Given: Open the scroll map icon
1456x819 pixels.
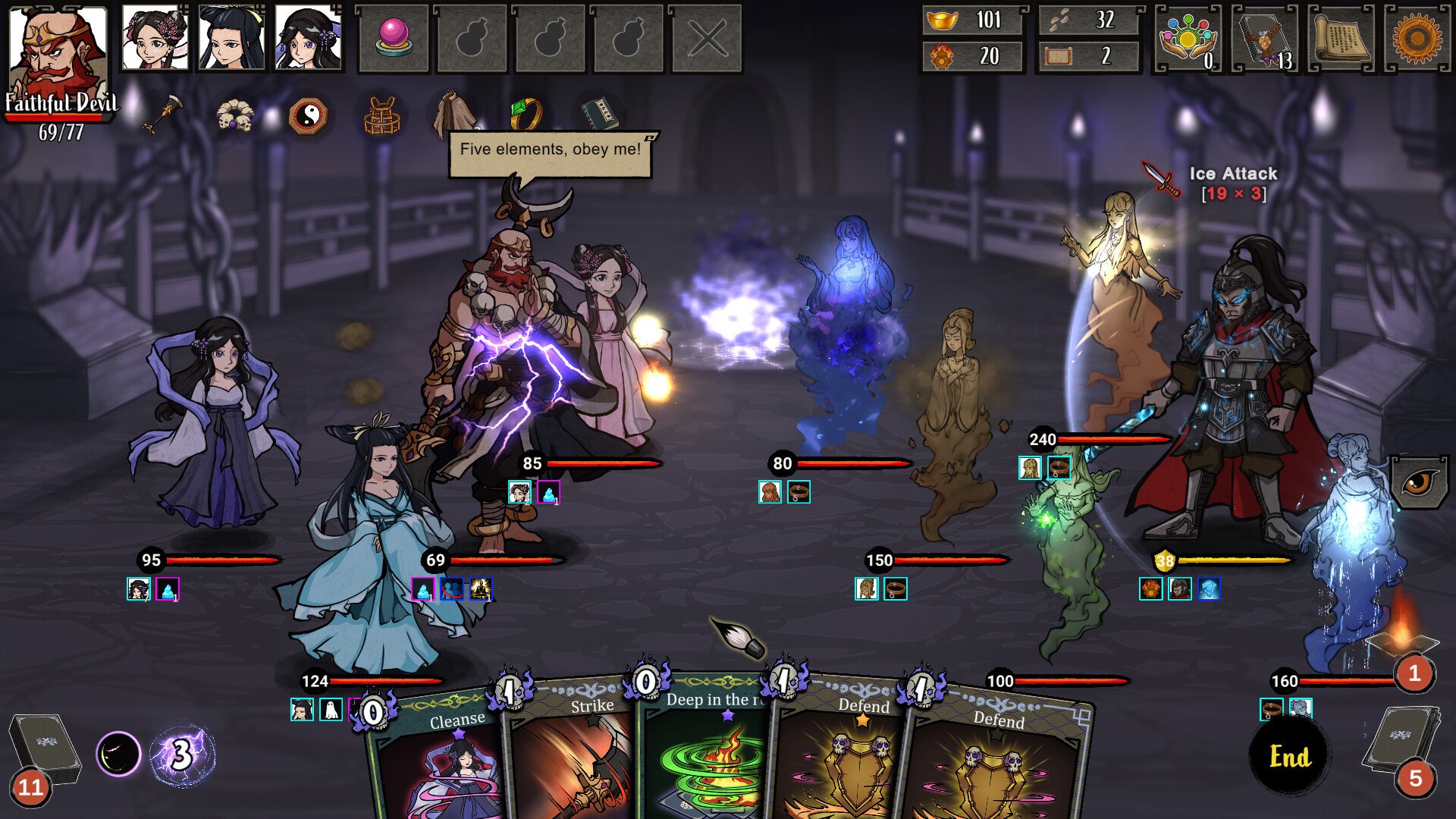Looking at the screenshot, I should pos(1341,38).
